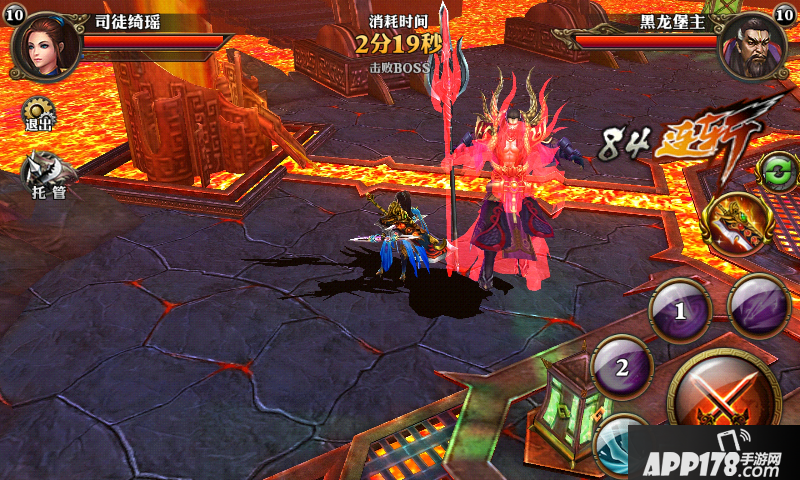Use skill button number 2
This screenshot has height=480, width=800.
coord(622,365)
